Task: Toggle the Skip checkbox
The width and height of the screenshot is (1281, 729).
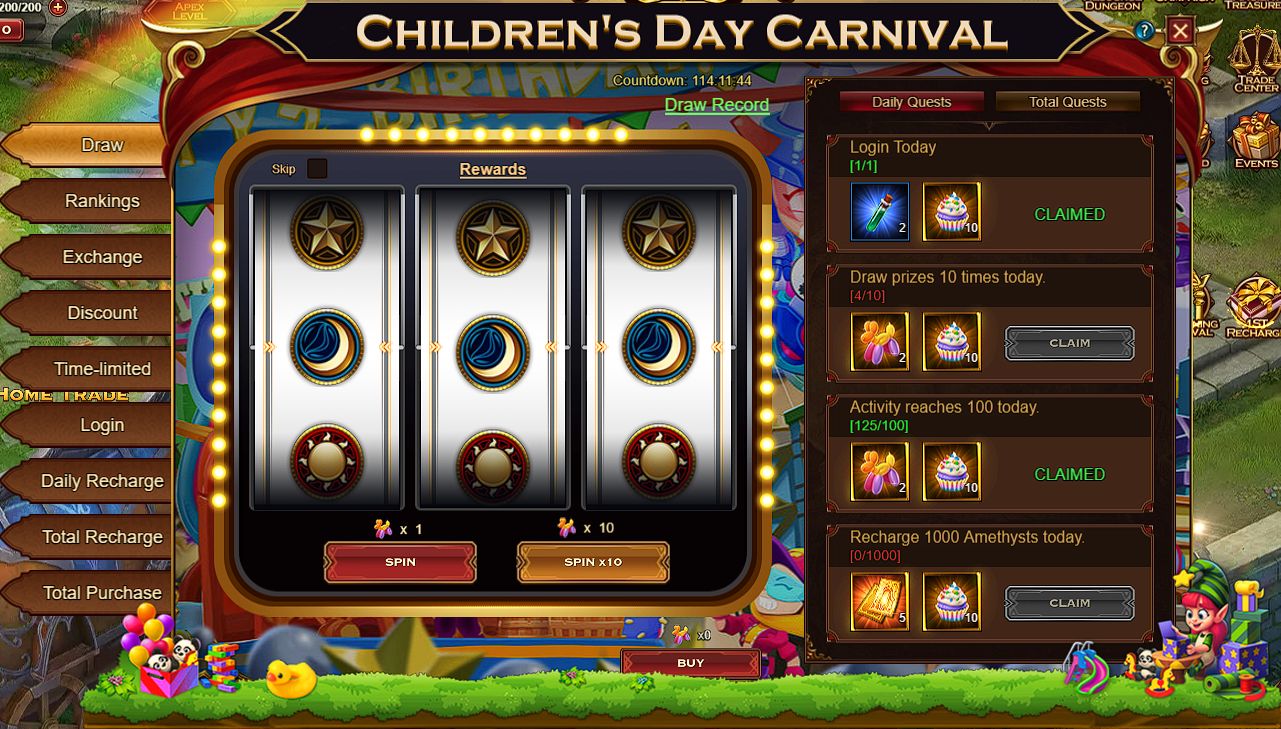Action: click(x=317, y=168)
